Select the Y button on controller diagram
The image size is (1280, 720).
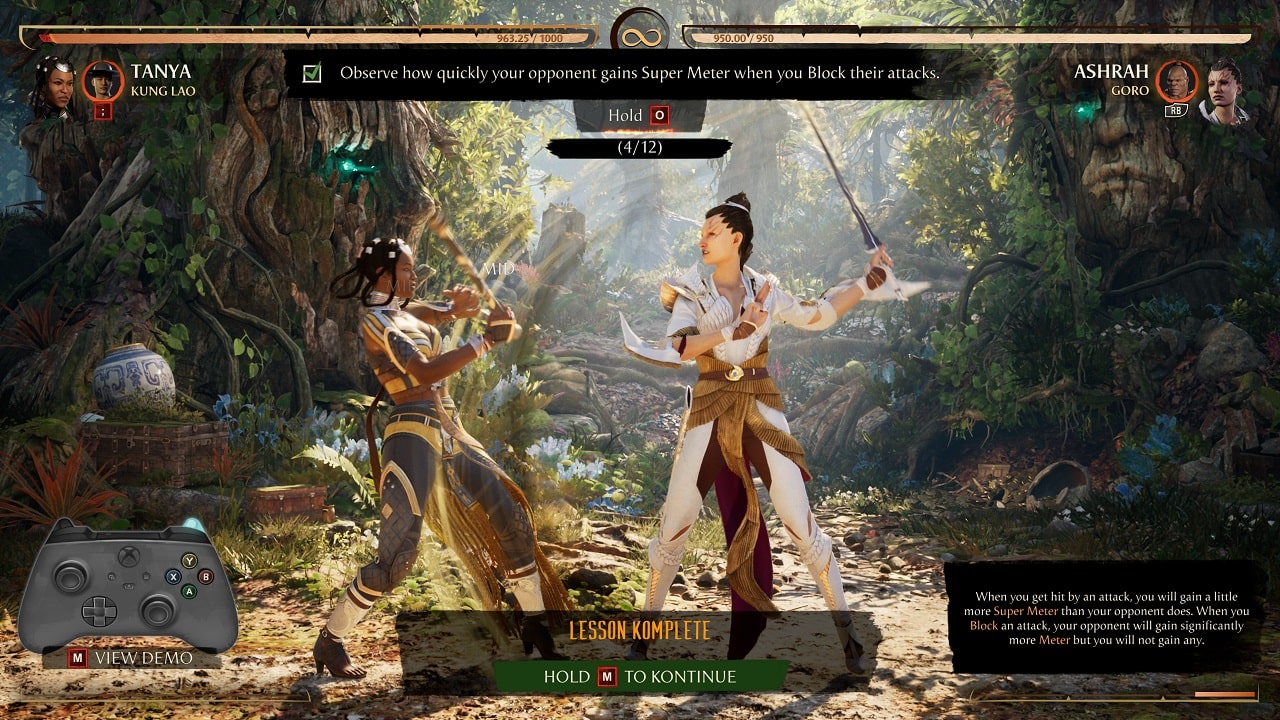tap(189, 559)
